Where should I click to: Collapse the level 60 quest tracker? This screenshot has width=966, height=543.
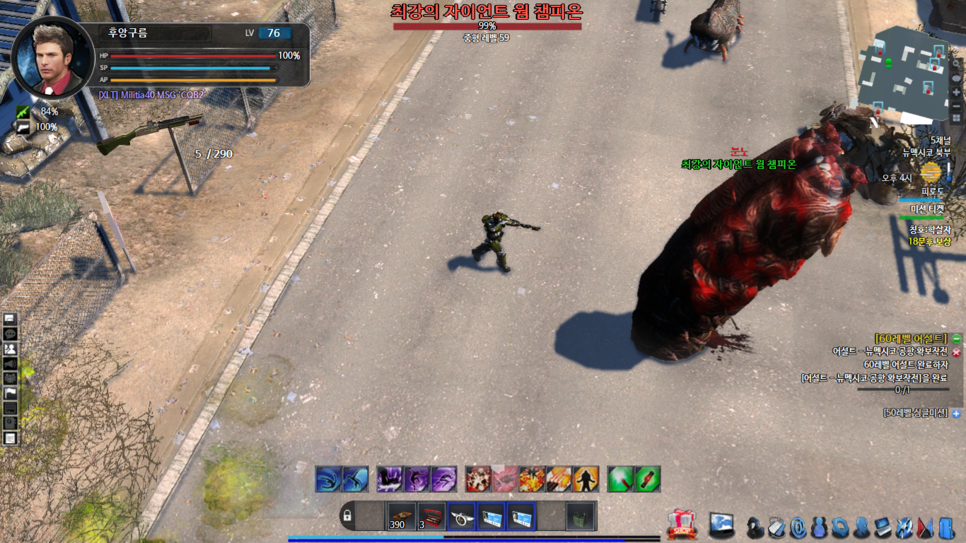[956, 339]
